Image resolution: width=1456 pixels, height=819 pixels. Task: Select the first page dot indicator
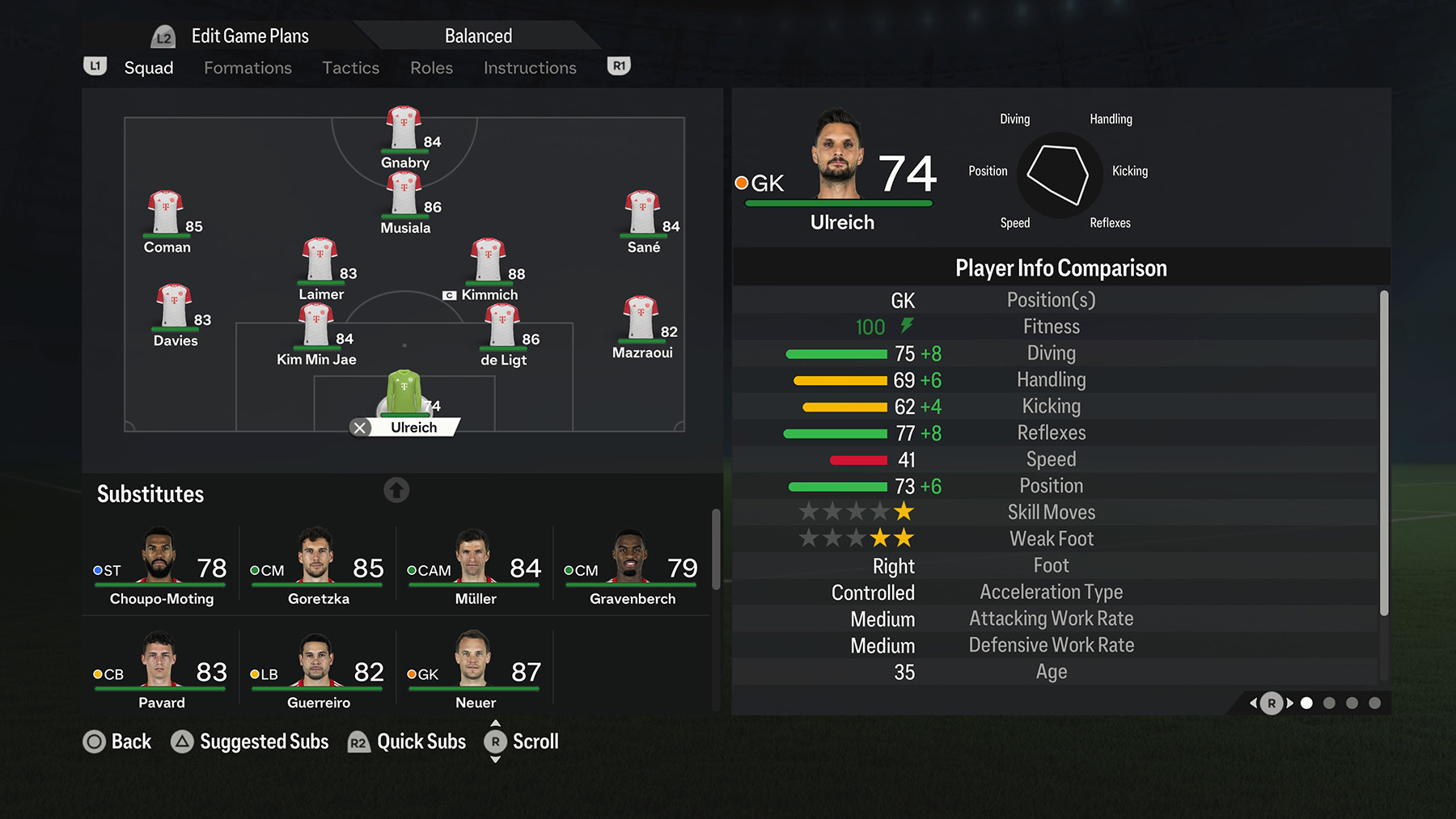pos(1307,703)
